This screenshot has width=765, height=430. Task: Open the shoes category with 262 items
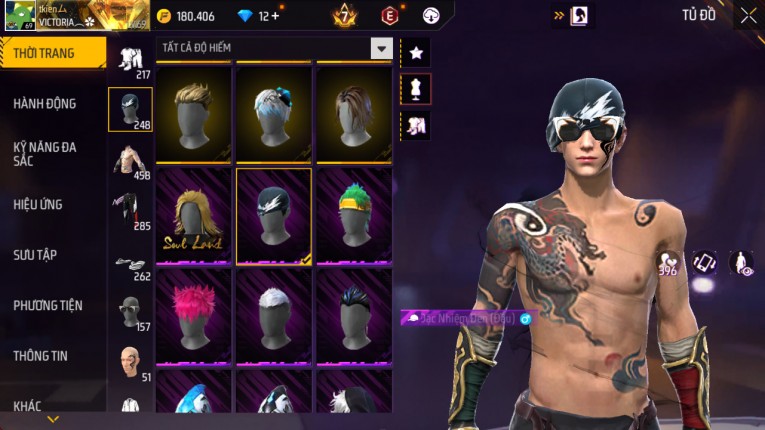(x=130, y=263)
